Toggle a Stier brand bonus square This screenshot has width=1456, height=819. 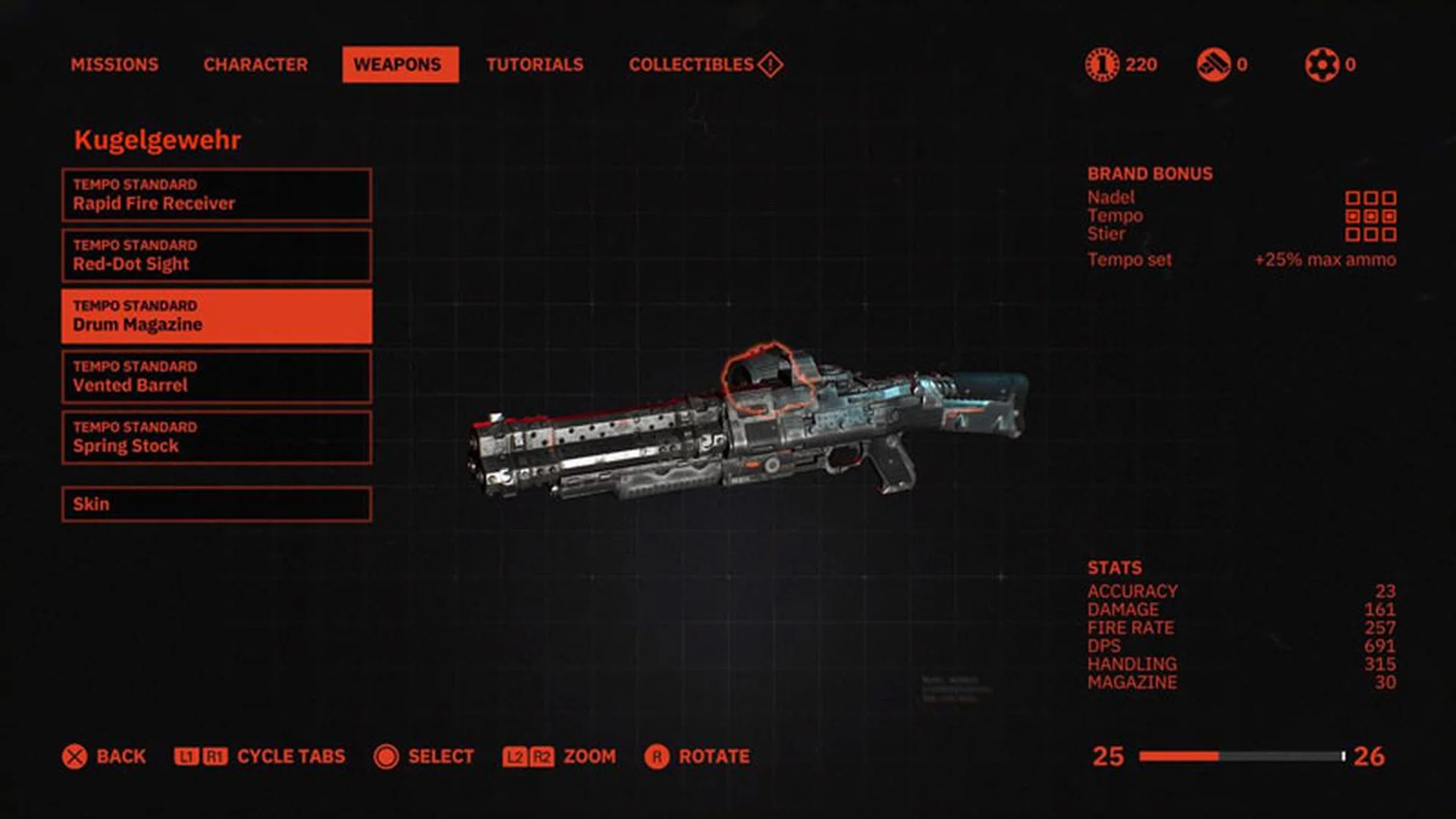[x=1354, y=234]
